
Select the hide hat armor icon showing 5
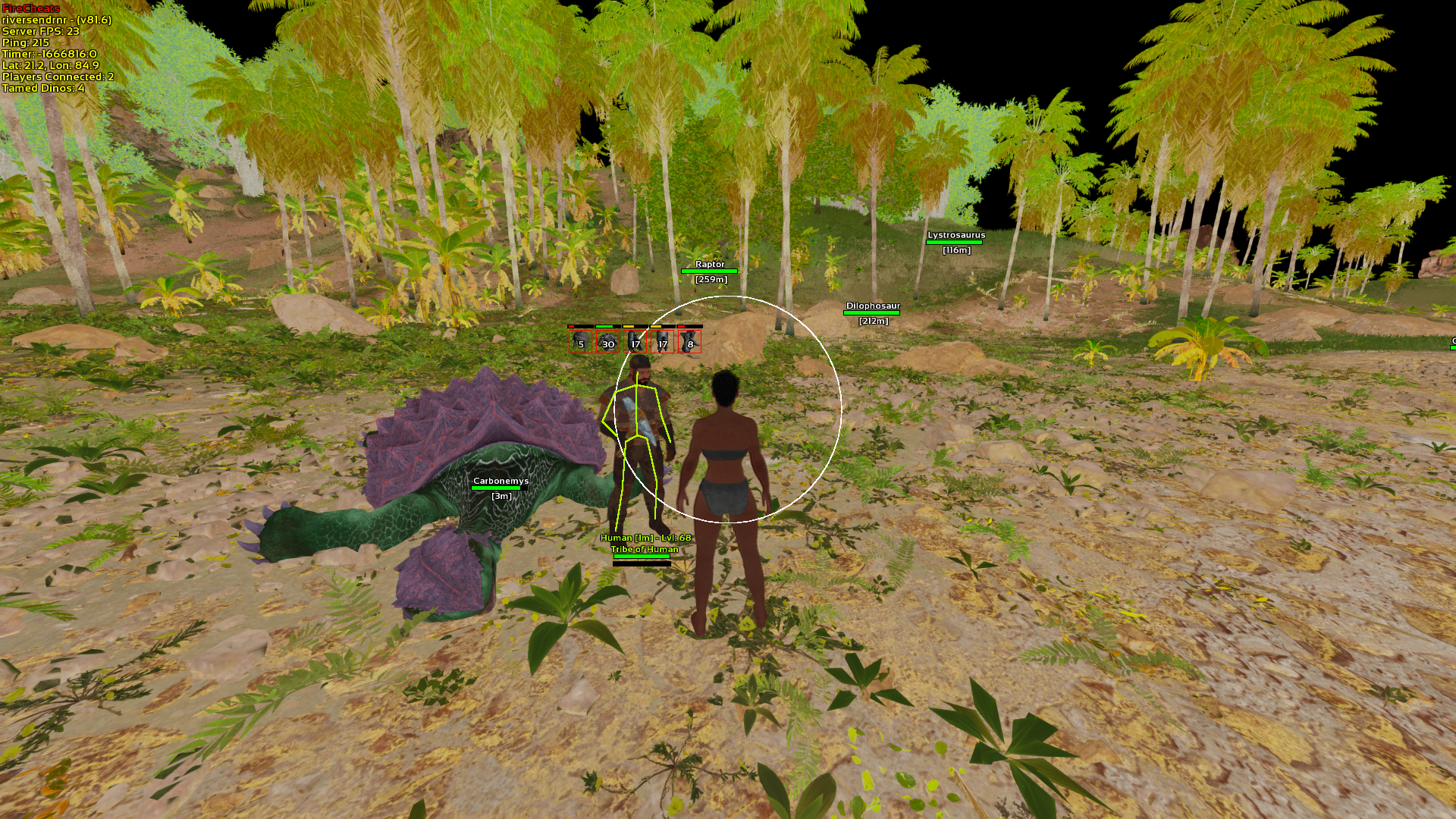point(580,343)
